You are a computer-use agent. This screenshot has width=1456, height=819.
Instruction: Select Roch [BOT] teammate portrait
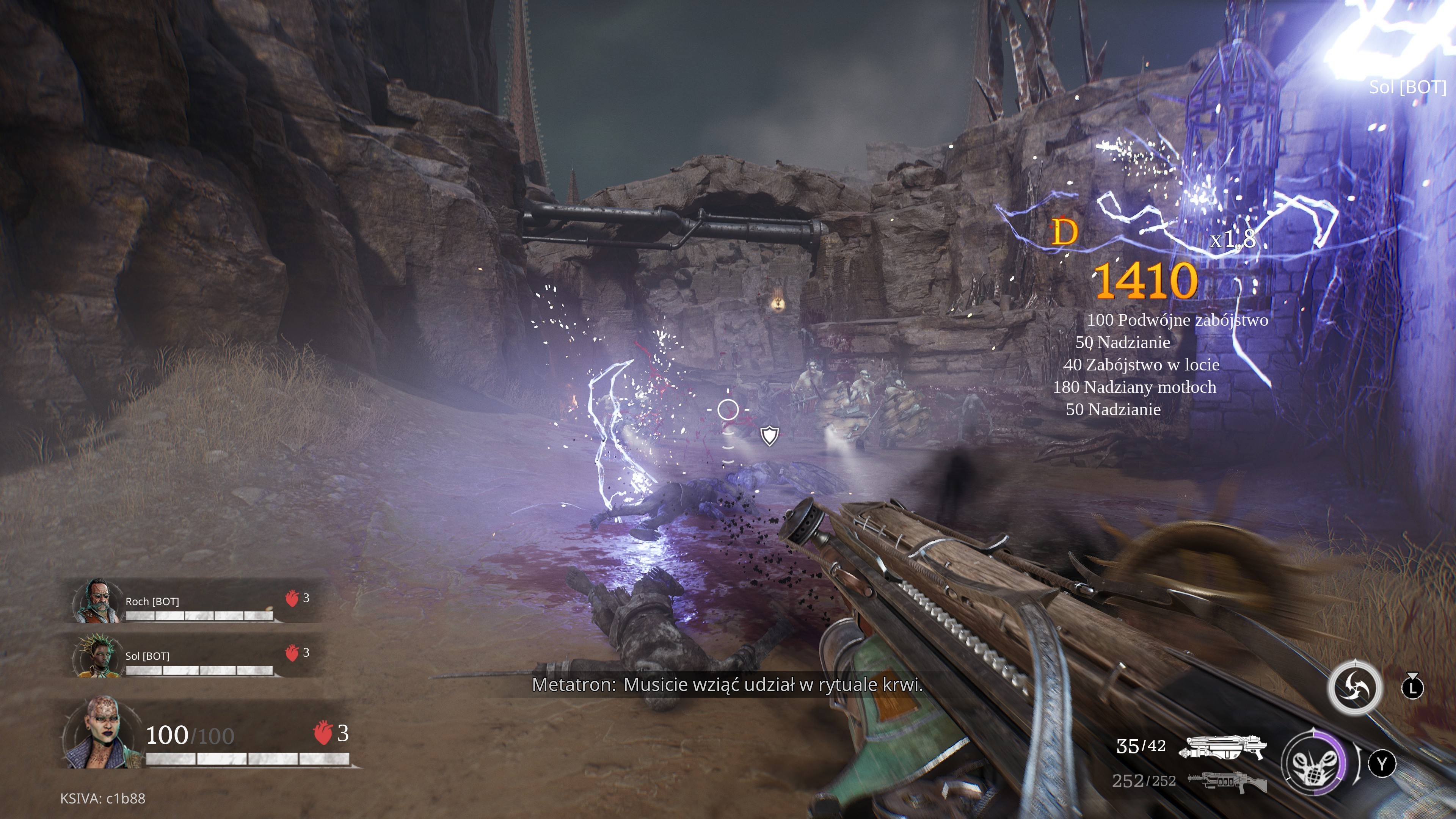click(x=96, y=600)
